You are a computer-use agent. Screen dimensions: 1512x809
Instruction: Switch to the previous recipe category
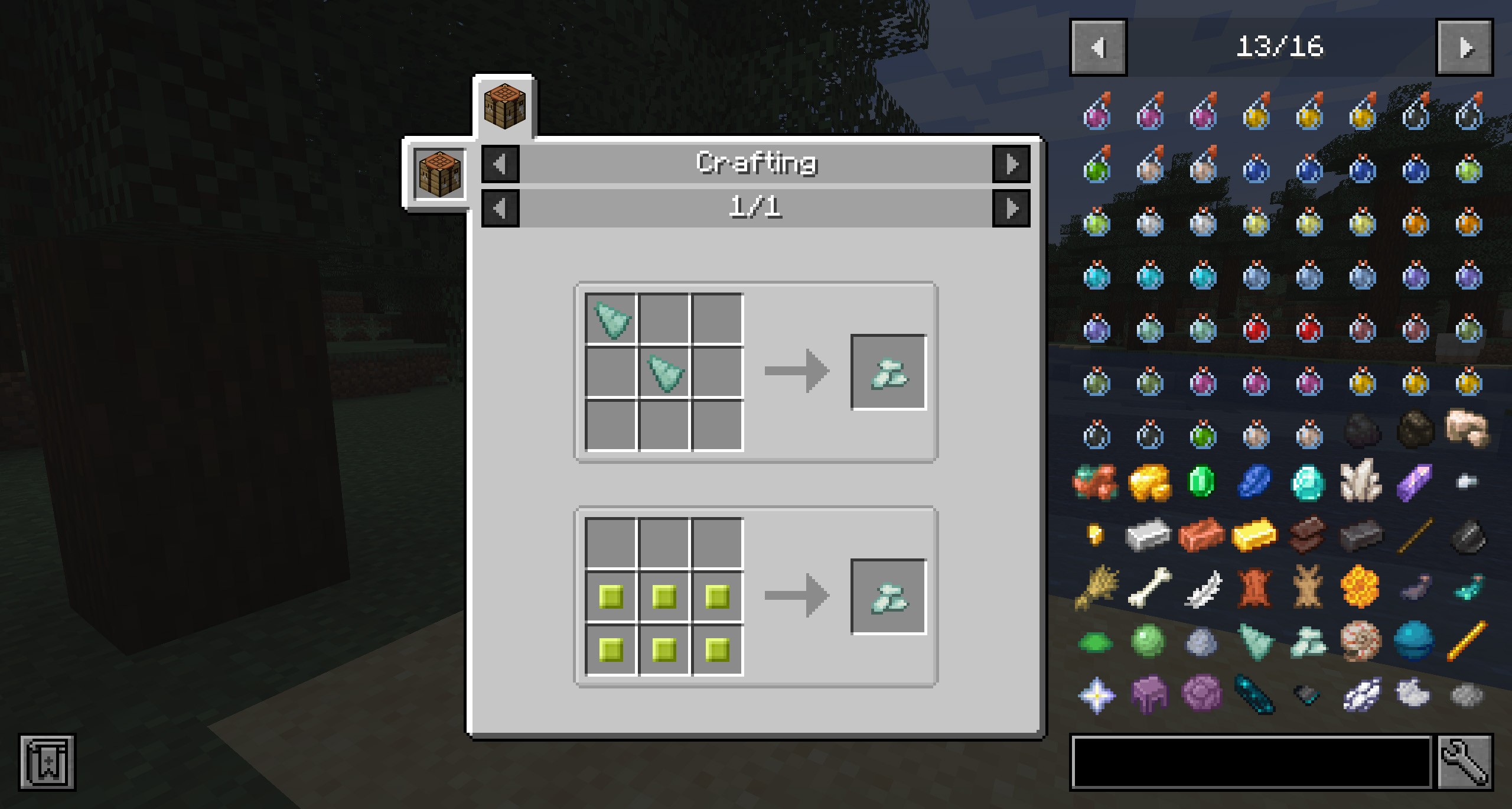[x=500, y=164]
